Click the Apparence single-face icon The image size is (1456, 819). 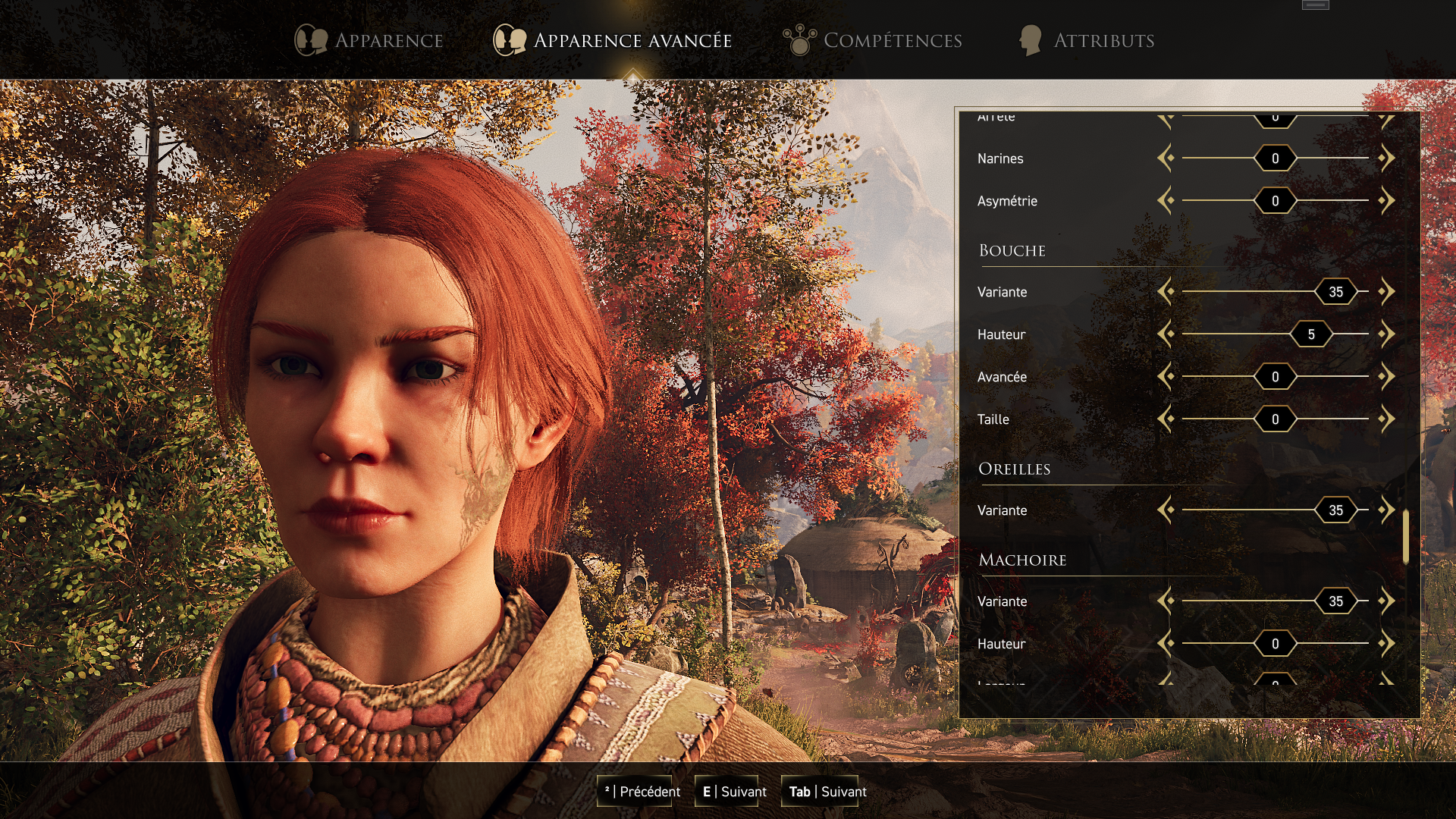(x=310, y=39)
